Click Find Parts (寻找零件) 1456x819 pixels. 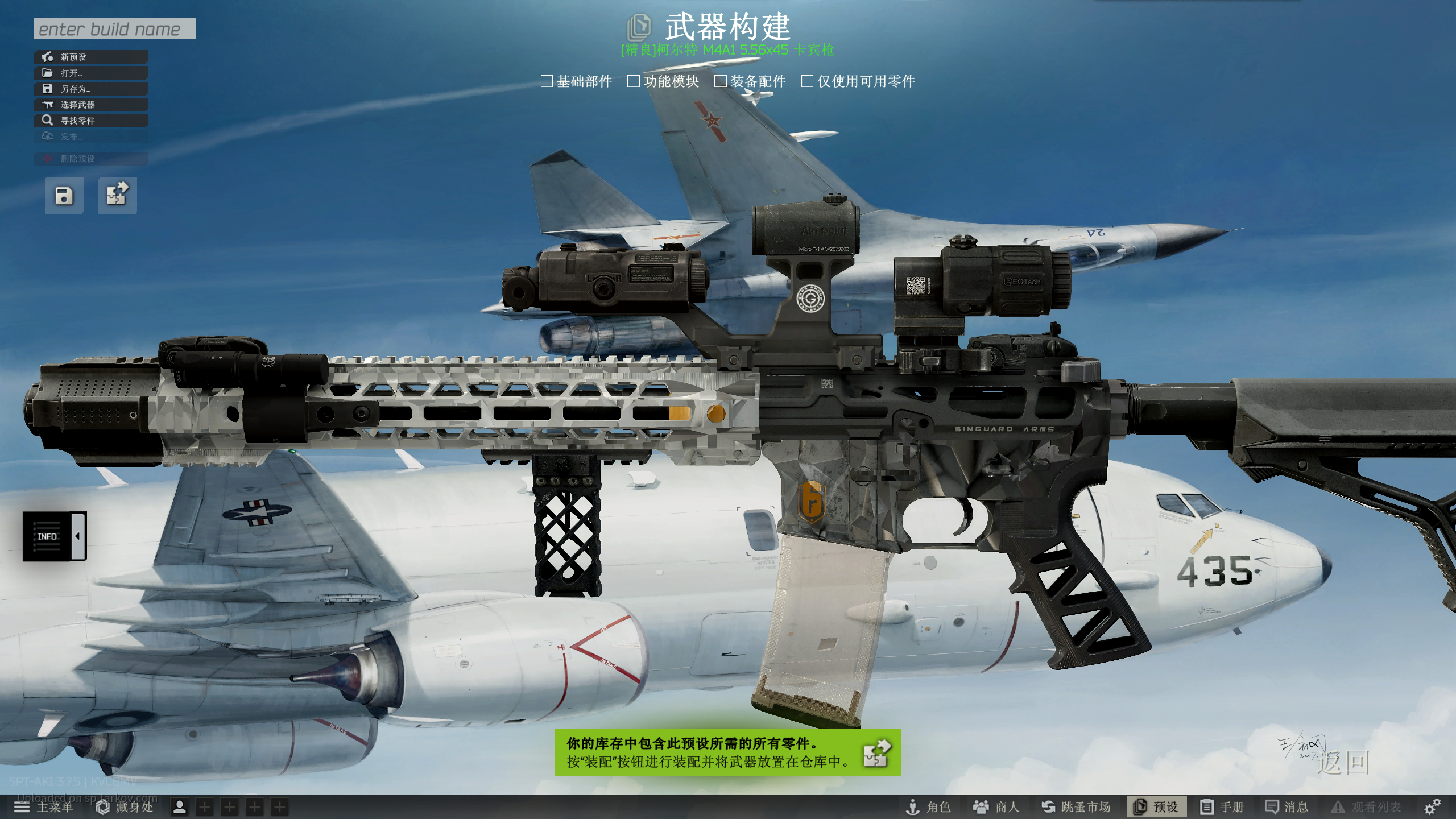91,121
